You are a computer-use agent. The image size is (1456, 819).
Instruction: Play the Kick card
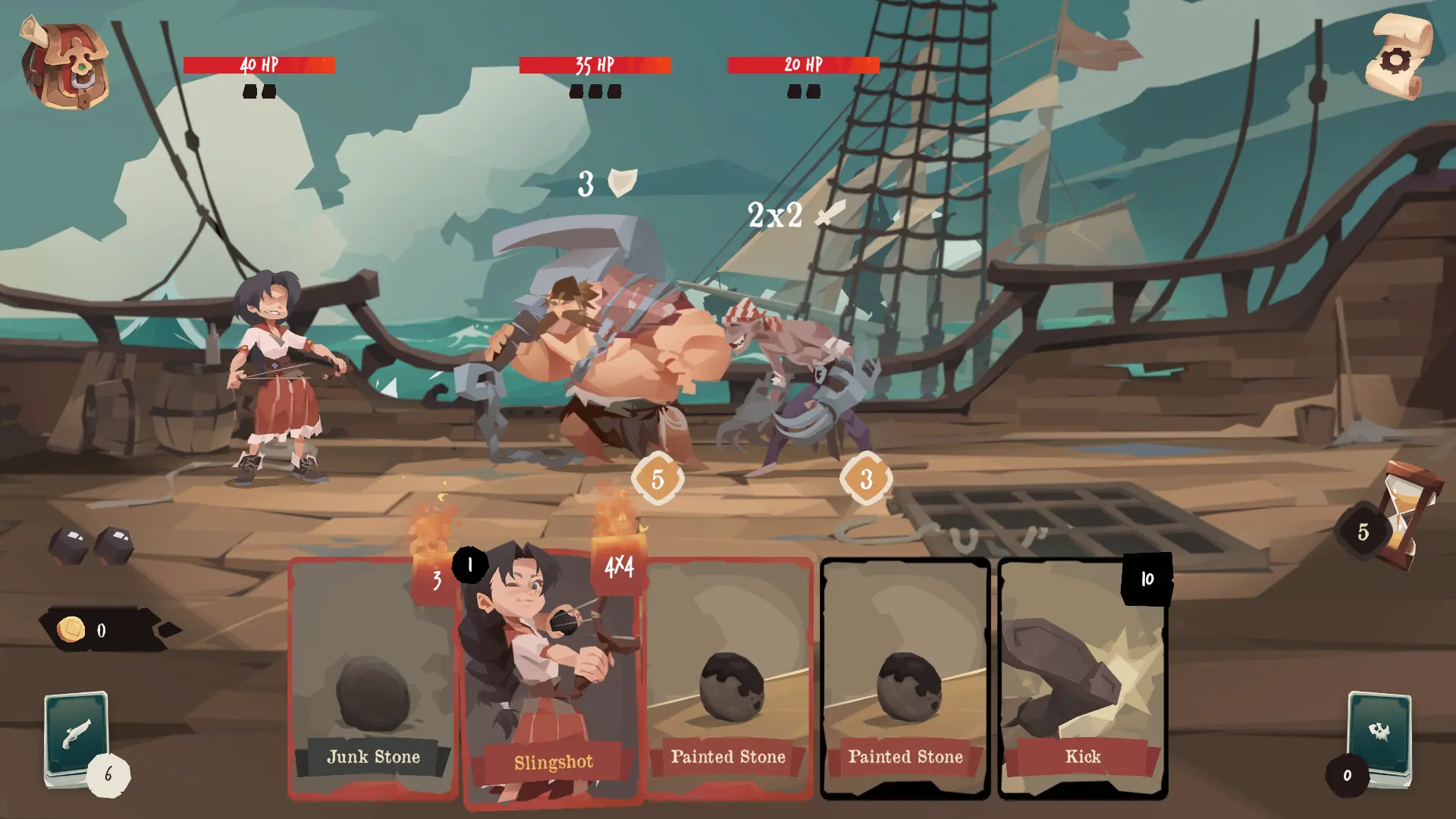(1082, 679)
